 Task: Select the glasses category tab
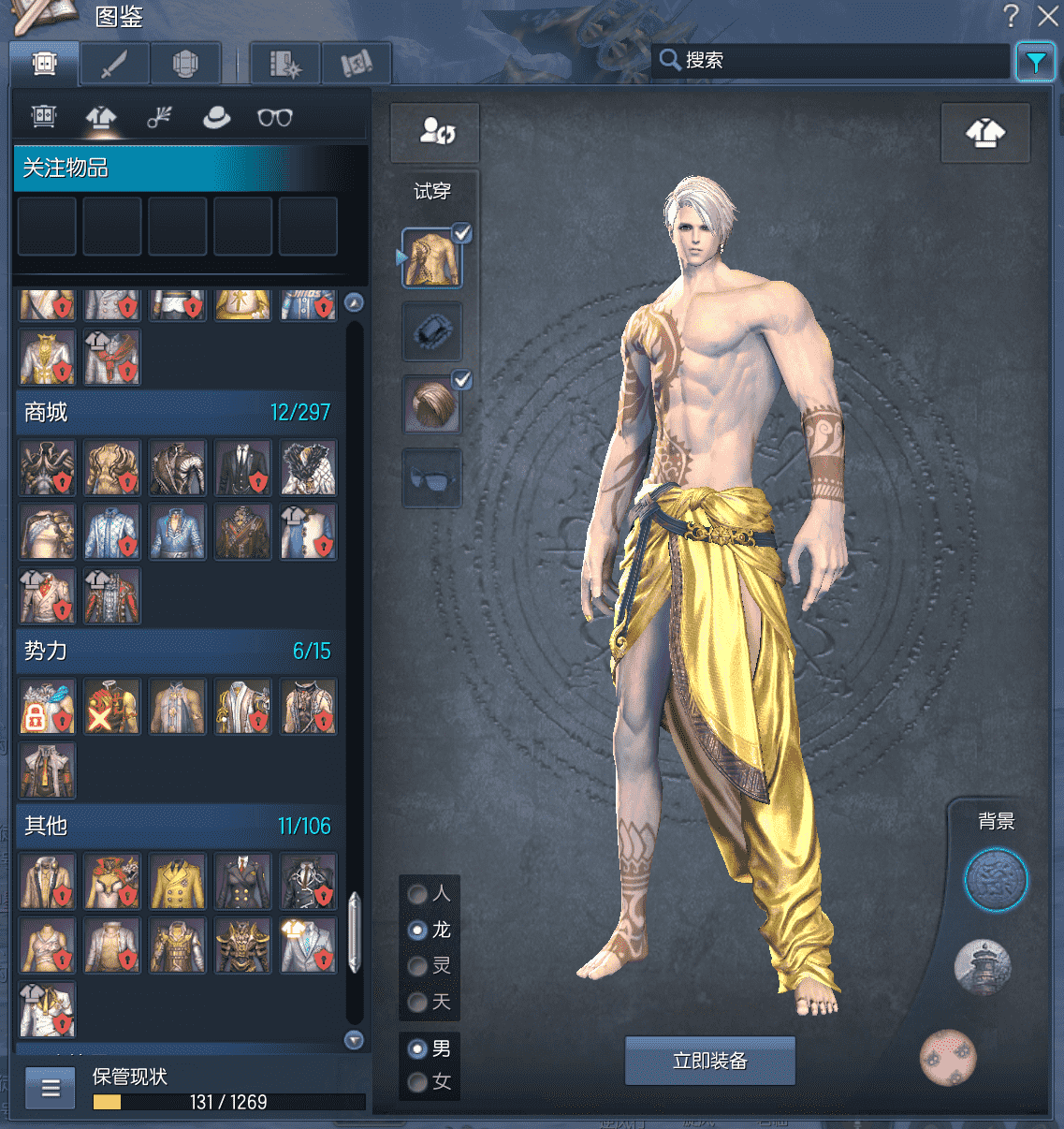tap(274, 118)
